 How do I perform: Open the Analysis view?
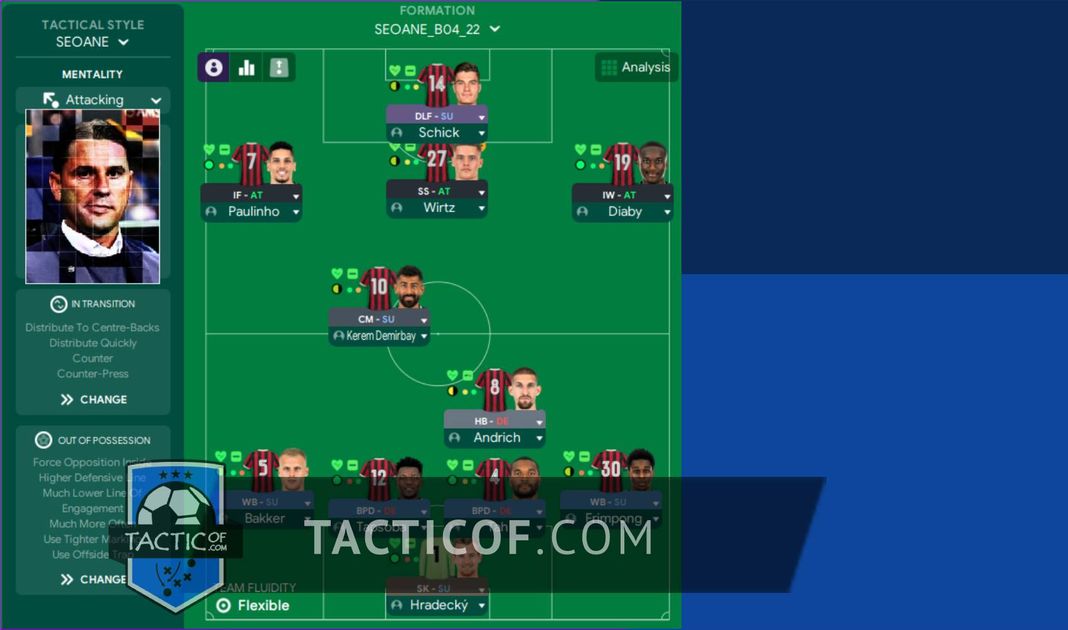click(636, 67)
